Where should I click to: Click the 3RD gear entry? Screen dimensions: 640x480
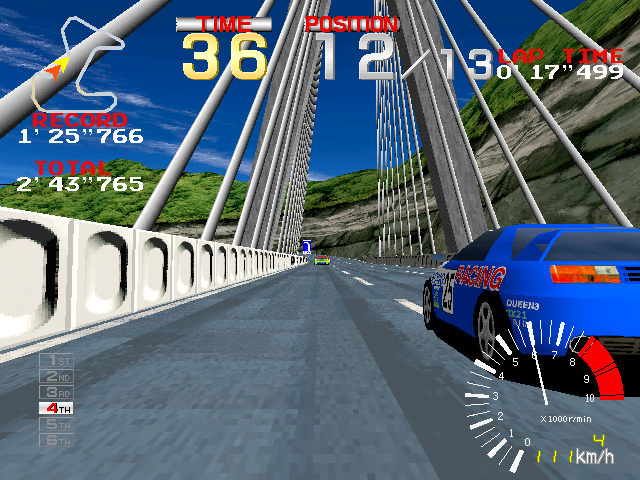pyautogui.click(x=55, y=392)
